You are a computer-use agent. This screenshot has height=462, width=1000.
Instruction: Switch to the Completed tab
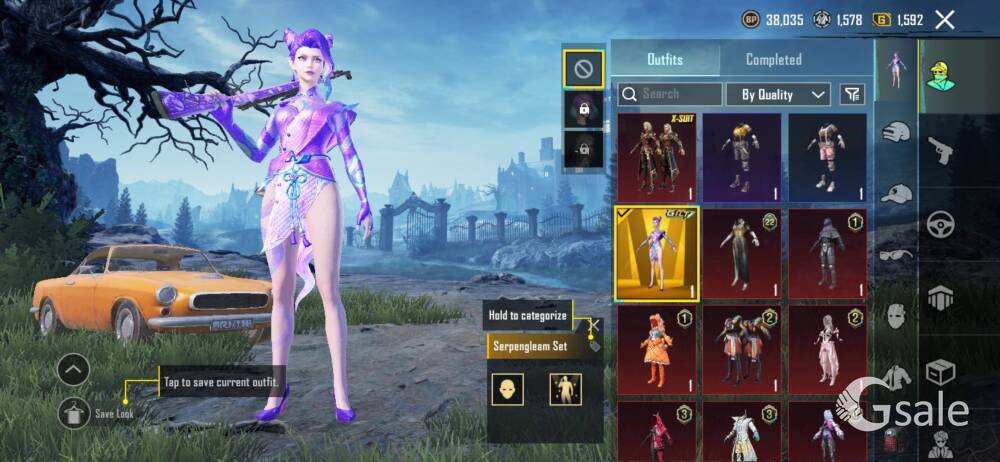tap(773, 60)
